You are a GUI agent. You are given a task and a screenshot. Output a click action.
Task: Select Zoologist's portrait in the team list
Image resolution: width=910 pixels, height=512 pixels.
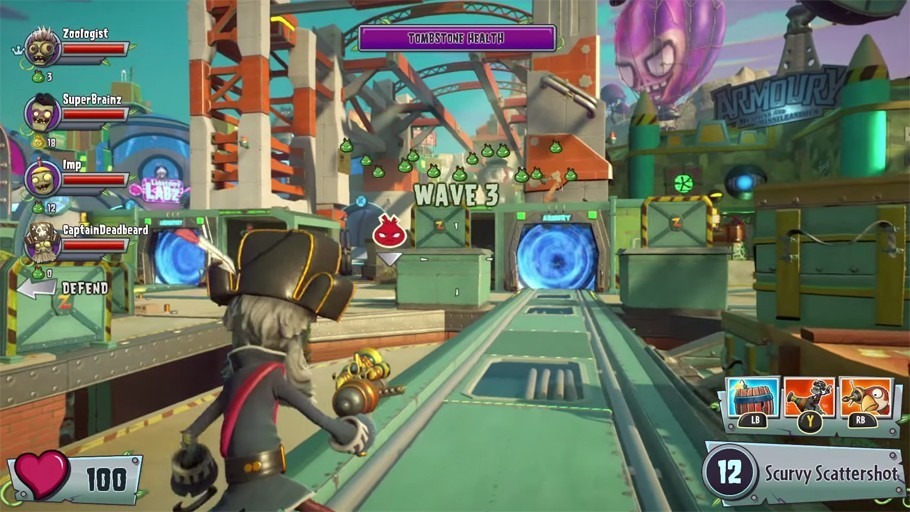coord(43,47)
